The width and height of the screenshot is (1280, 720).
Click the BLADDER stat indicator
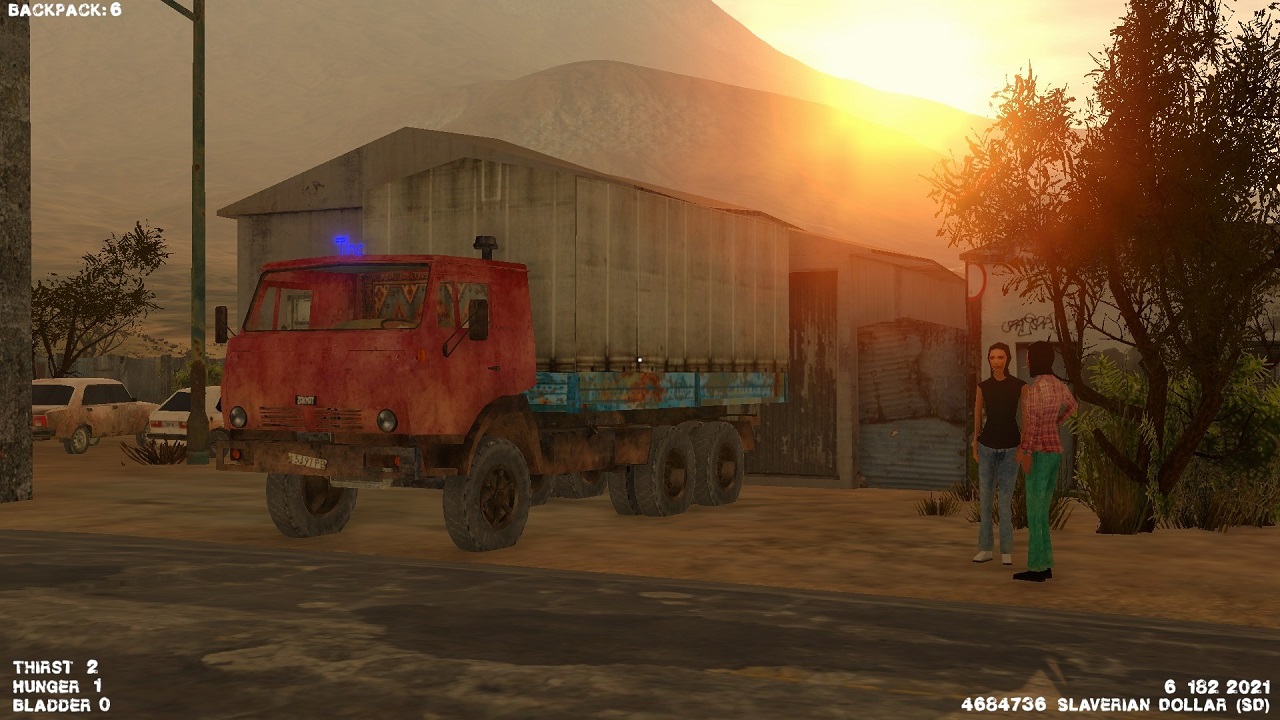tap(54, 705)
